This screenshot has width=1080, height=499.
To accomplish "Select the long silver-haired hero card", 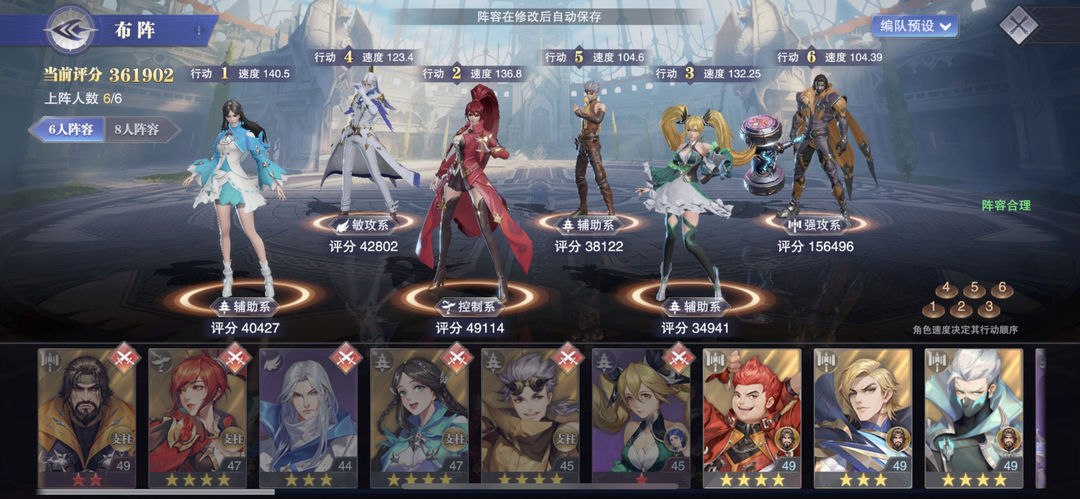I will (x=307, y=416).
